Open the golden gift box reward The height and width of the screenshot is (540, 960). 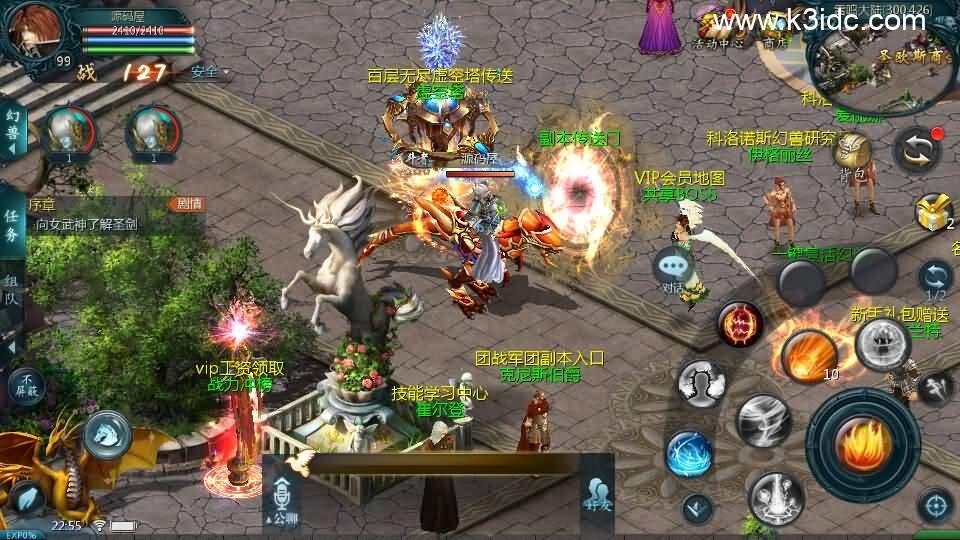click(x=934, y=211)
